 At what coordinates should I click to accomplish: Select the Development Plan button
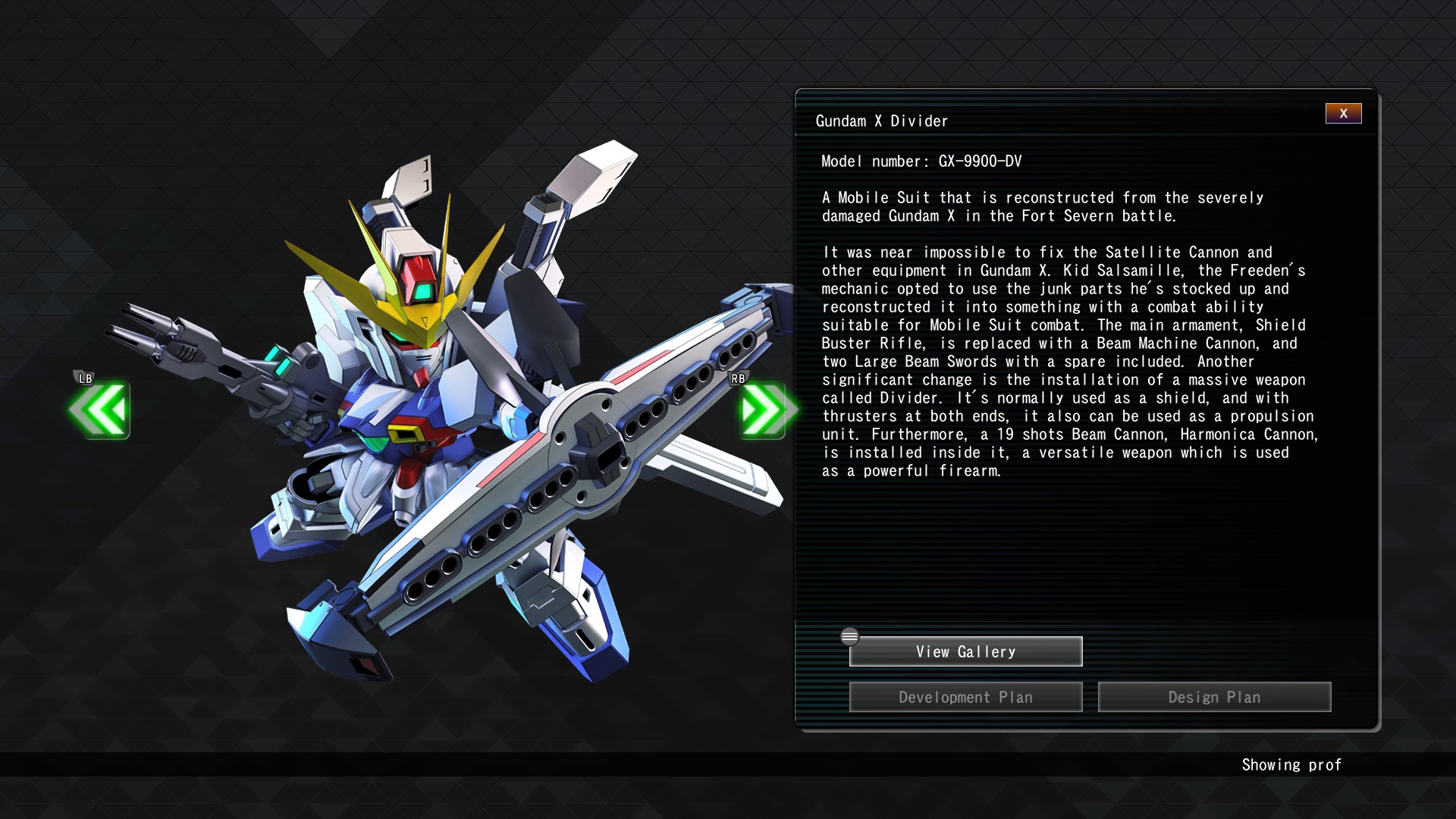tap(965, 697)
